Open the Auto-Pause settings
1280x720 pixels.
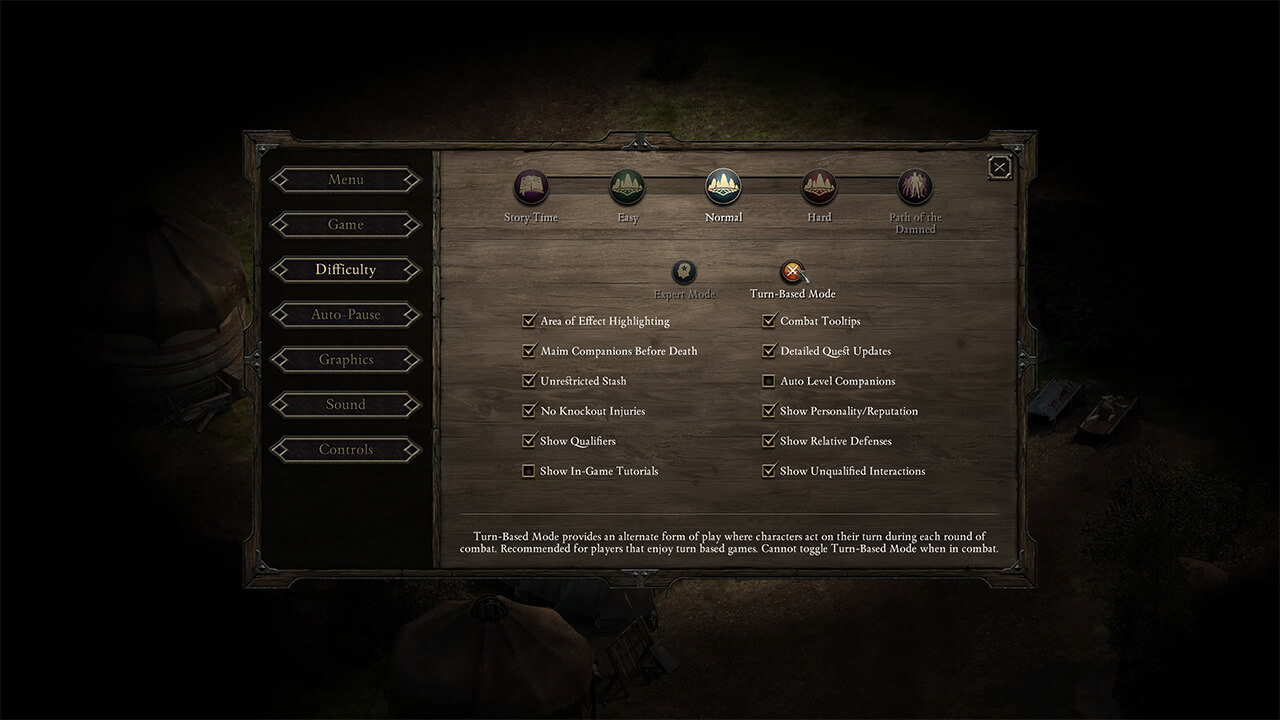[x=345, y=314]
